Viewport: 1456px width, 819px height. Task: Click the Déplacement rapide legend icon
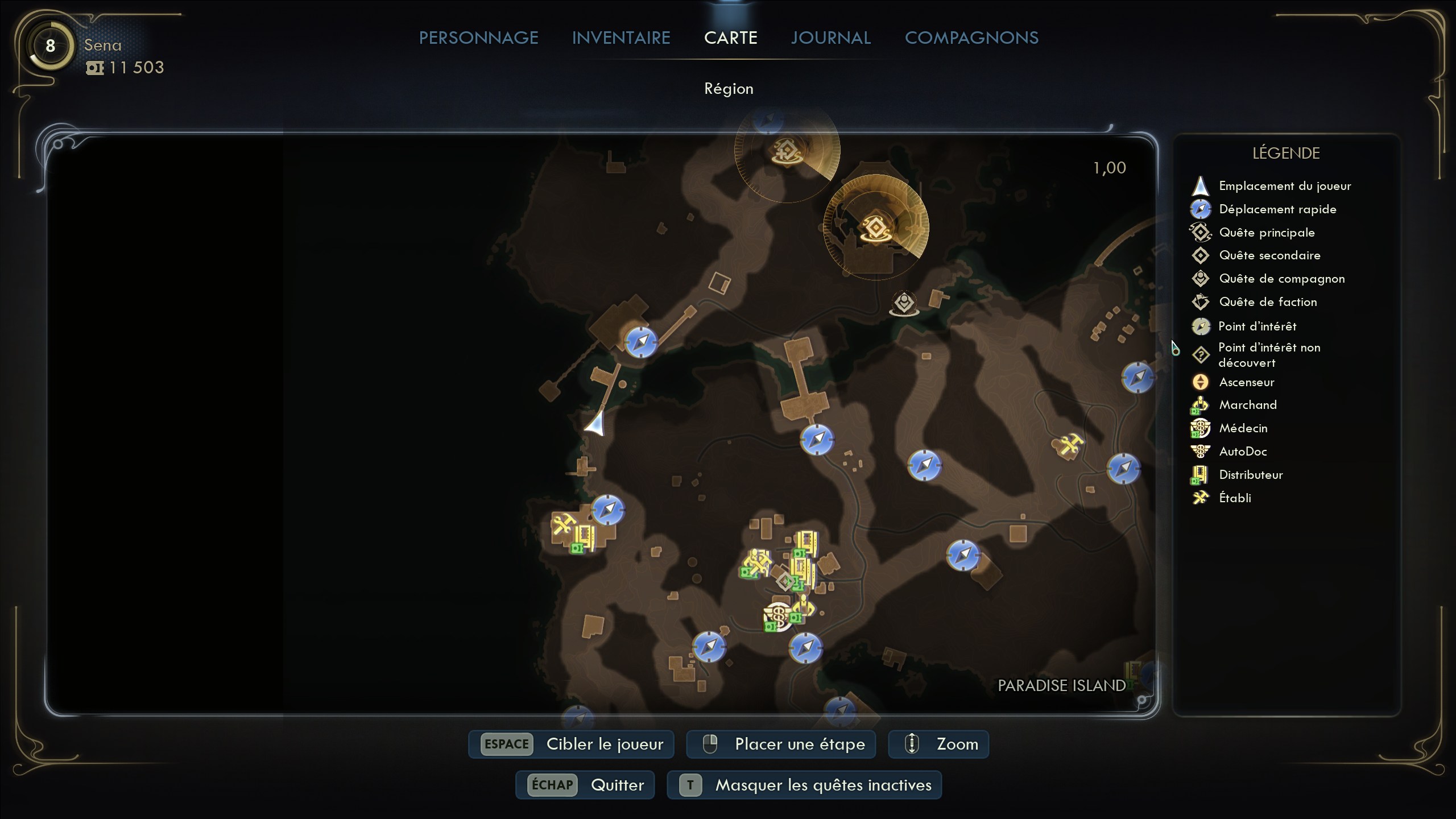(1202, 209)
